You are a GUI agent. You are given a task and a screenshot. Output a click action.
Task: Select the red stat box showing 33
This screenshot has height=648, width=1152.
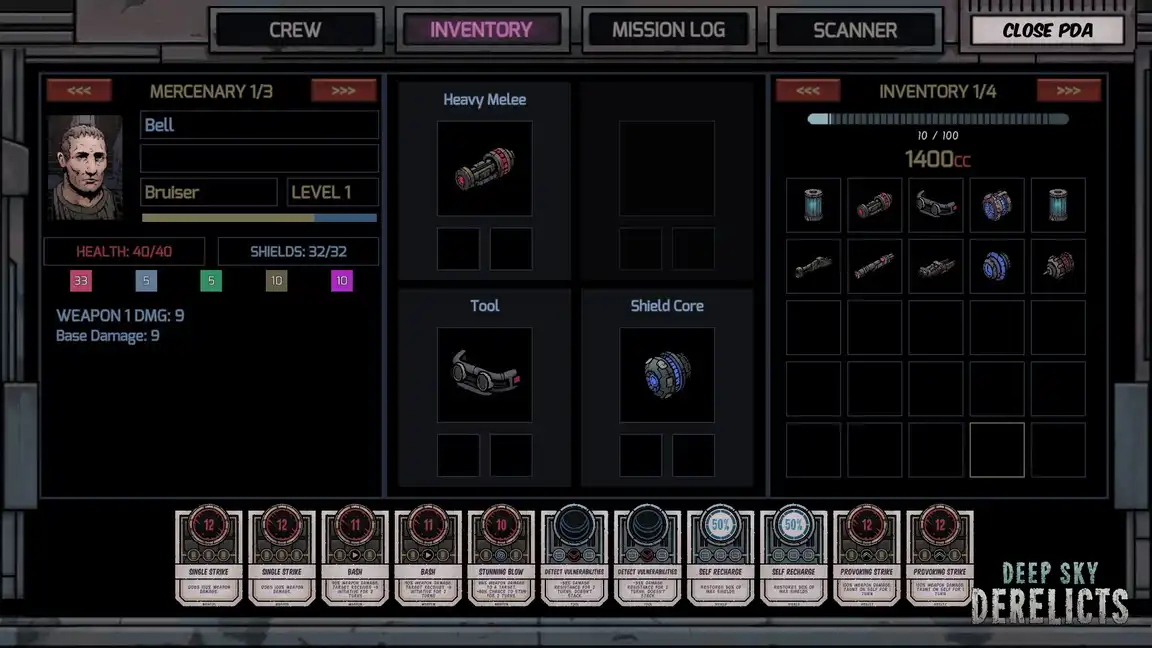coord(81,281)
